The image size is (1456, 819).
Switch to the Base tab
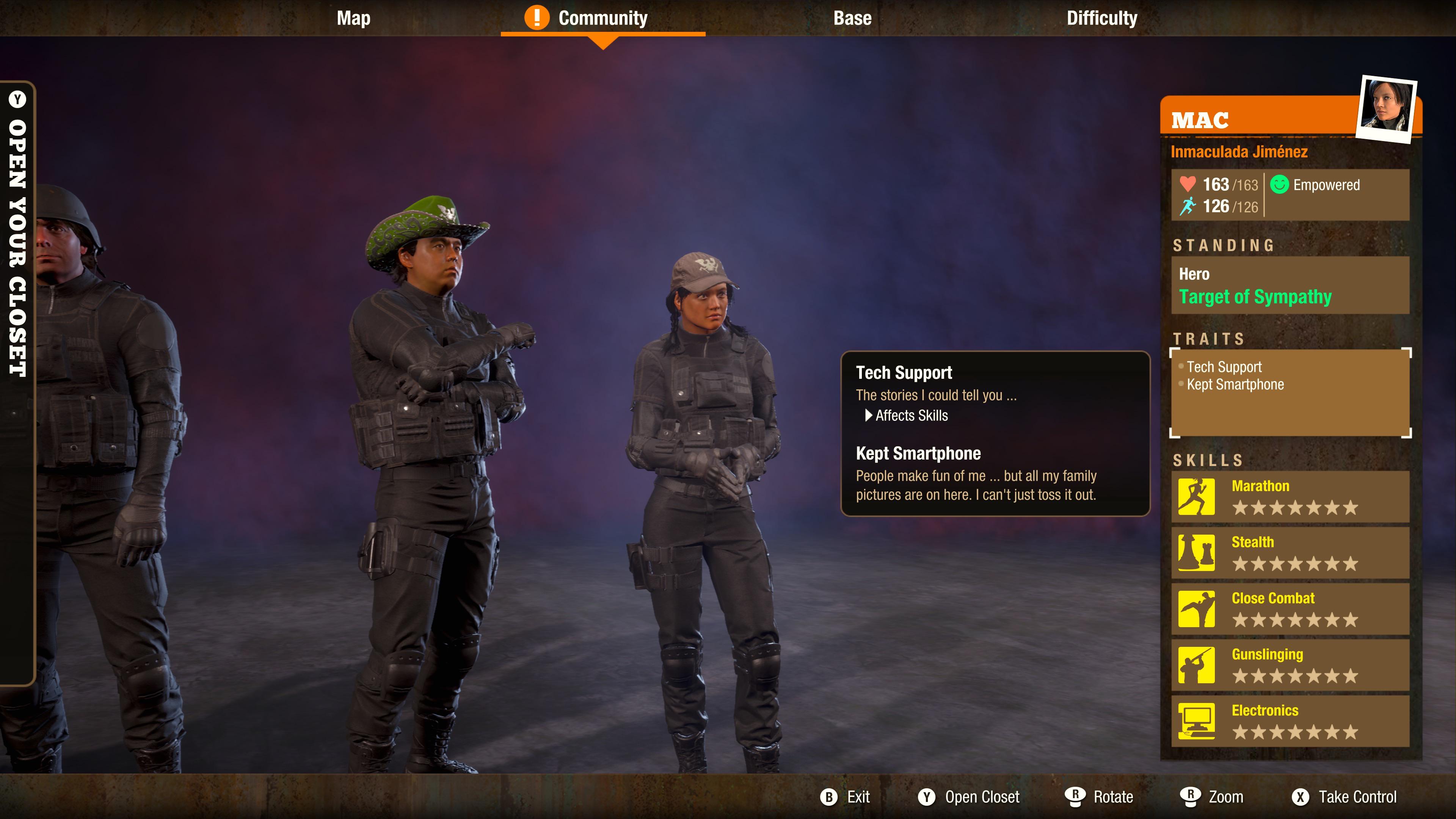pyautogui.click(x=852, y=17)
